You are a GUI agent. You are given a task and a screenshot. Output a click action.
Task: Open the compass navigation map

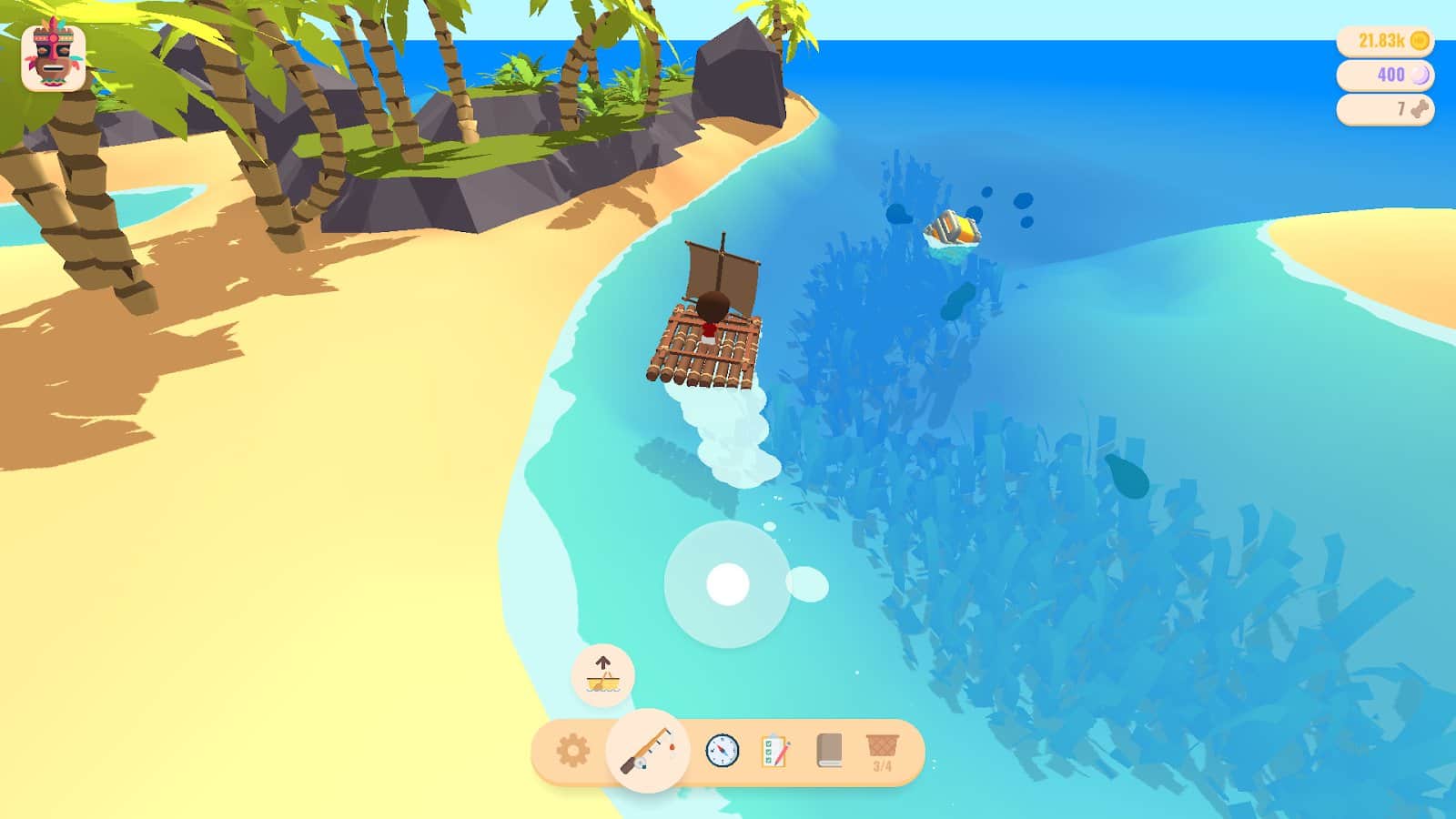point(722,749)
